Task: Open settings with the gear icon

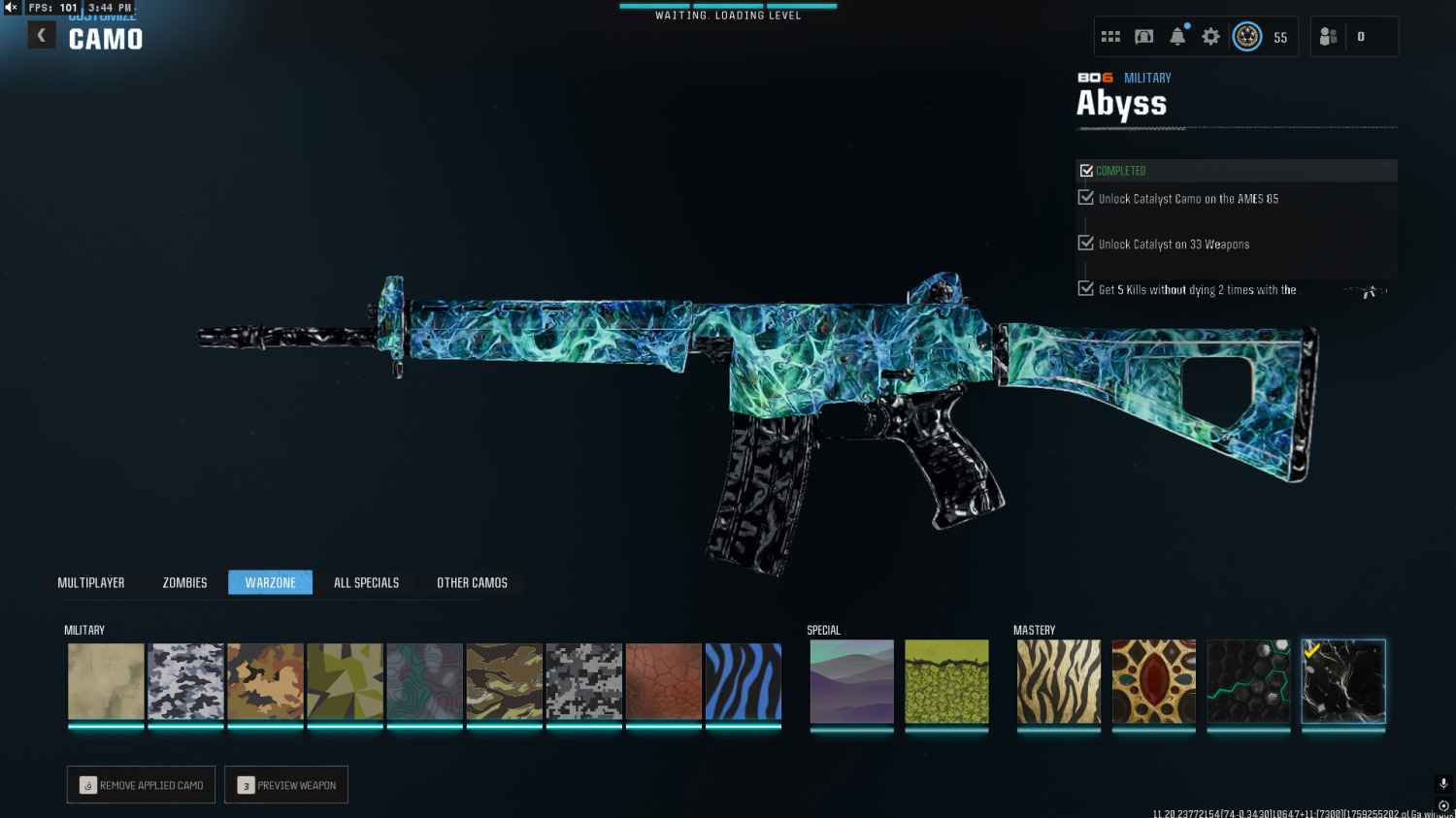Action: (x=1210, y=35)
